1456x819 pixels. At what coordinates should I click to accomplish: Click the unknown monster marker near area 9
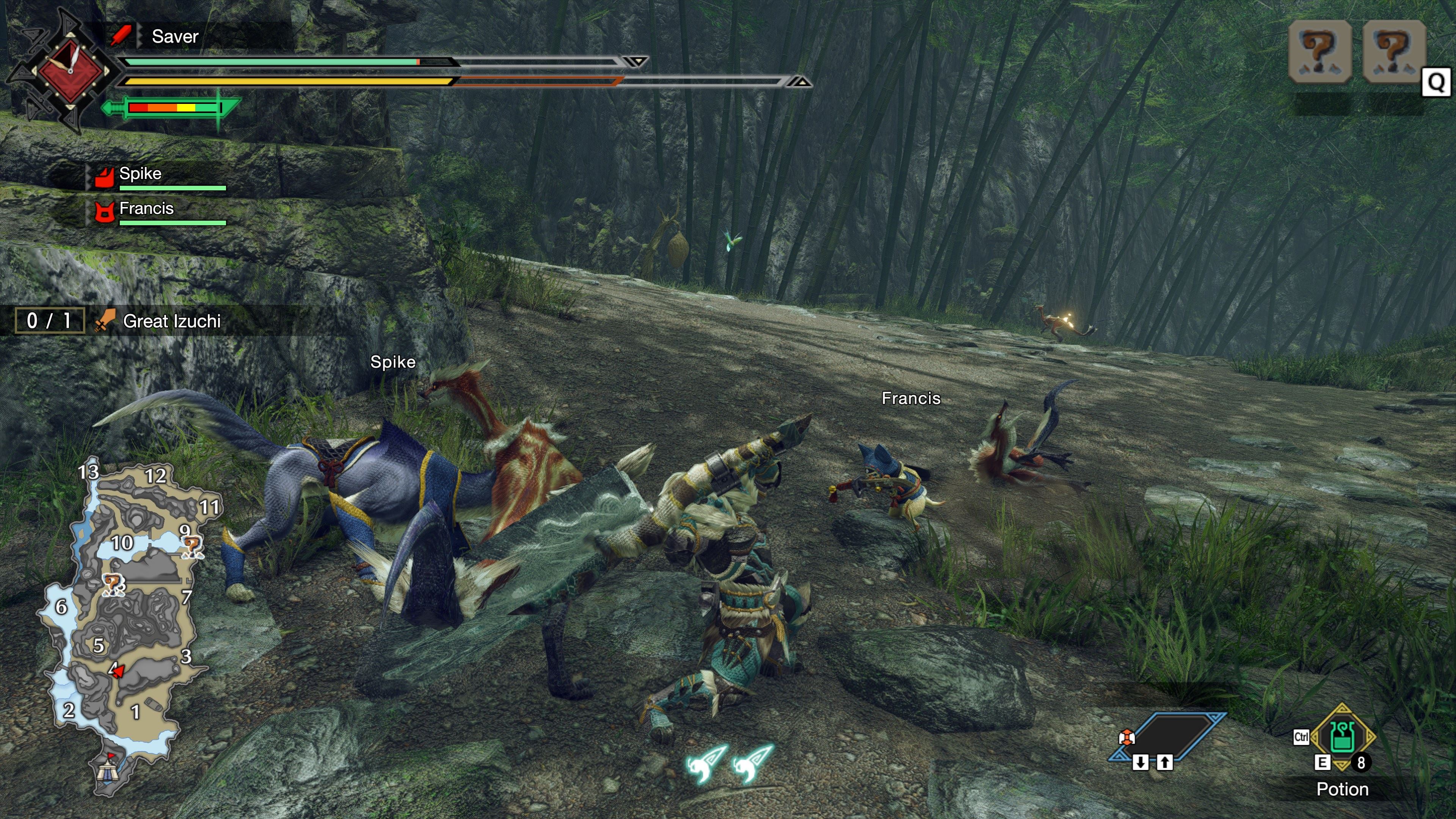191,546
